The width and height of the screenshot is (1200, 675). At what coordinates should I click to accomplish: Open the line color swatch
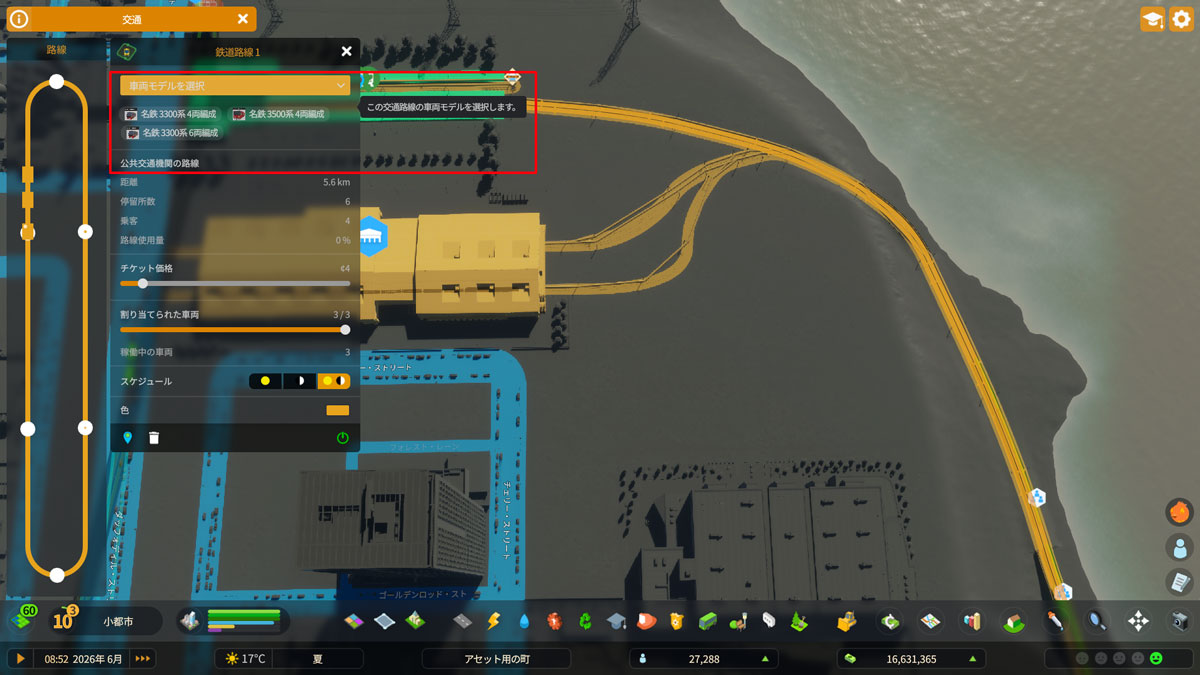pos(337,410)
